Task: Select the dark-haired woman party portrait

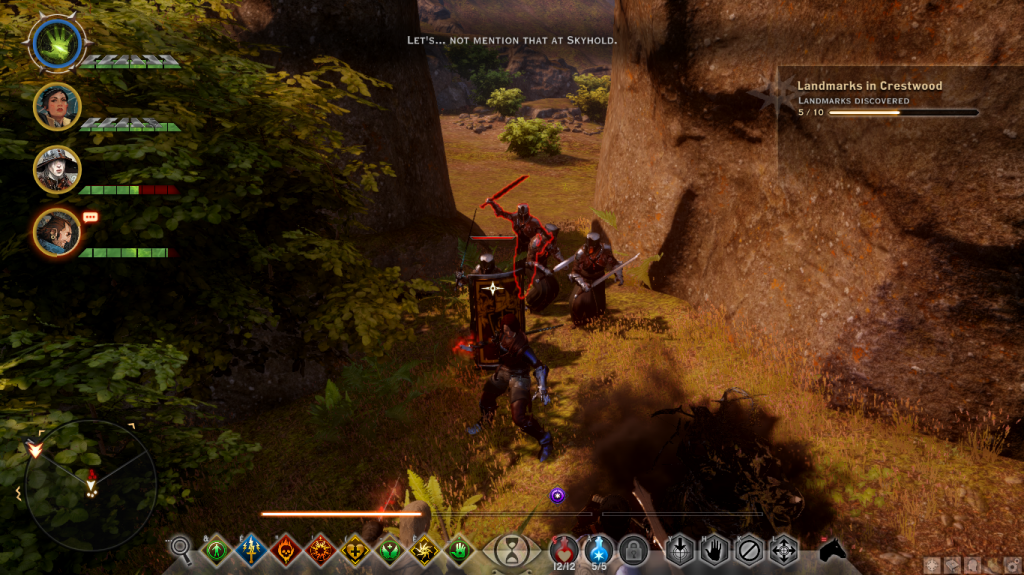Action: pyautogui.click(x=57, y=106)
